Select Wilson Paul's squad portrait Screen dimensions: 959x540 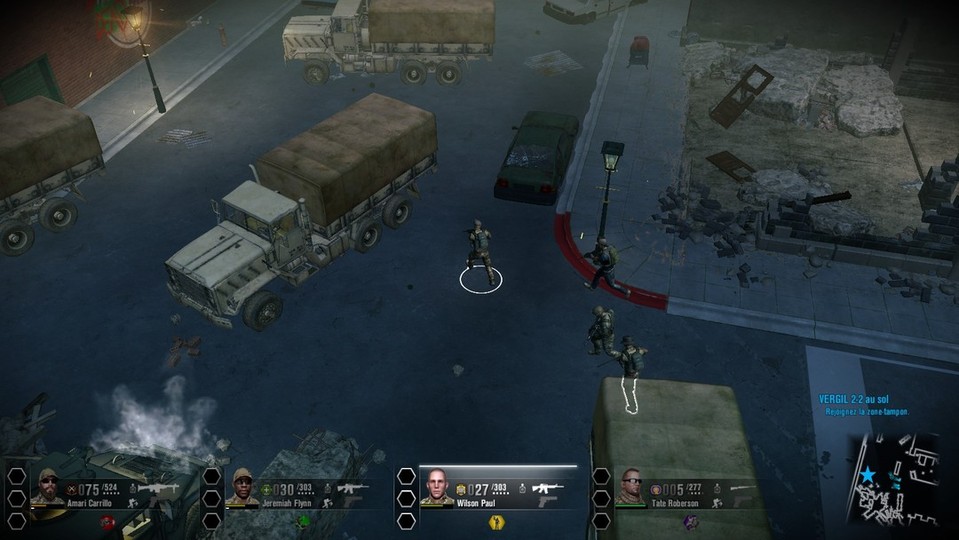(436, 486)
